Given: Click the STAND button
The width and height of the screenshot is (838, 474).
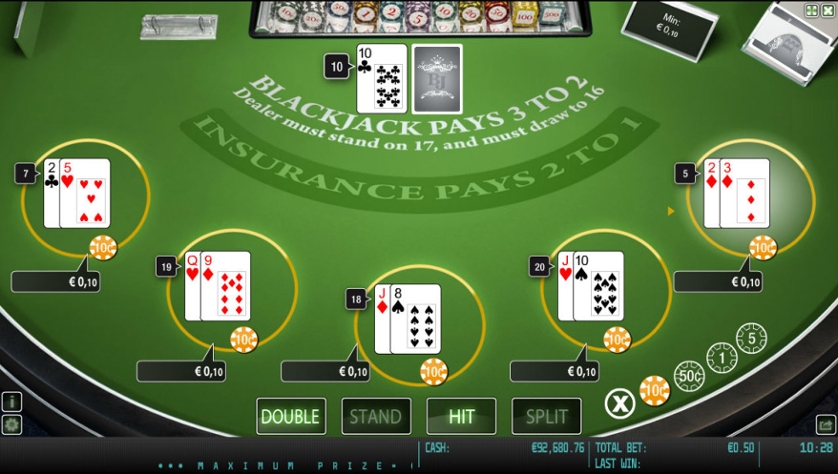Looking at the screenshot, I should (376, 416).
